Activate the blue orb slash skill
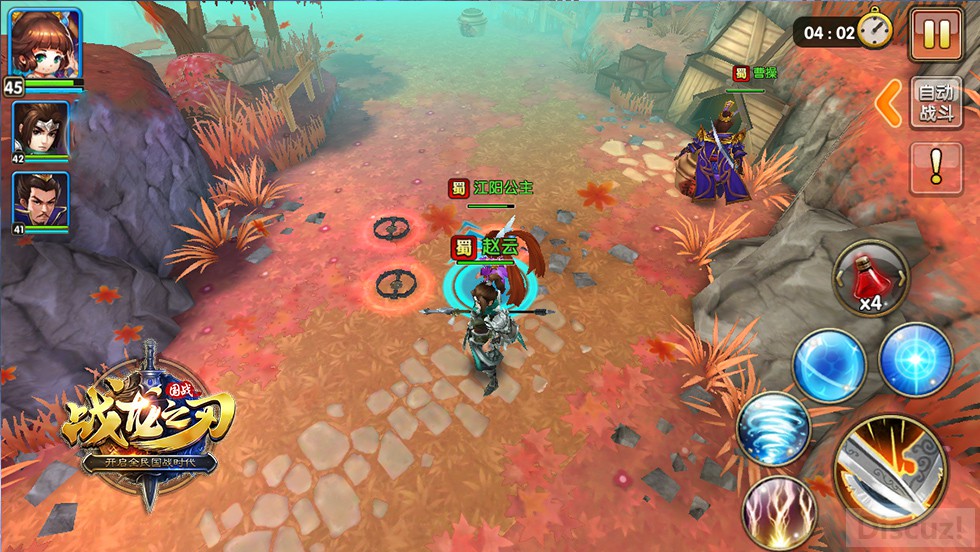Screen dimensions: 980x552 click(x=829, y=365)
